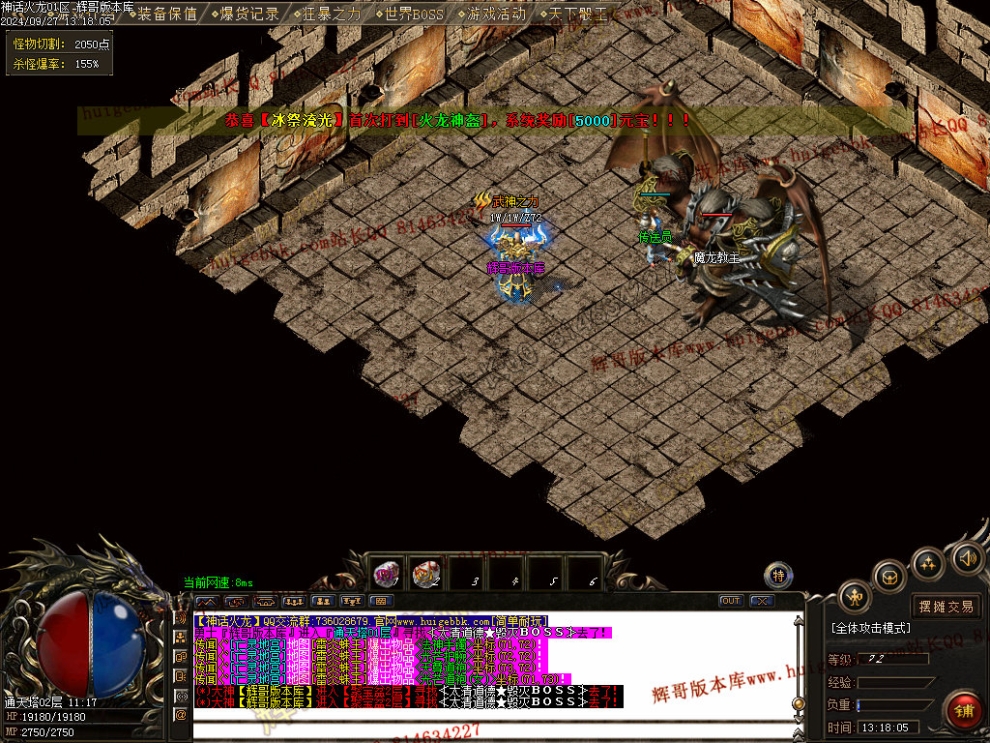Viewport: 990px width, 743px height.
Task: Click the round 特 button
Action: coord(778,575)
